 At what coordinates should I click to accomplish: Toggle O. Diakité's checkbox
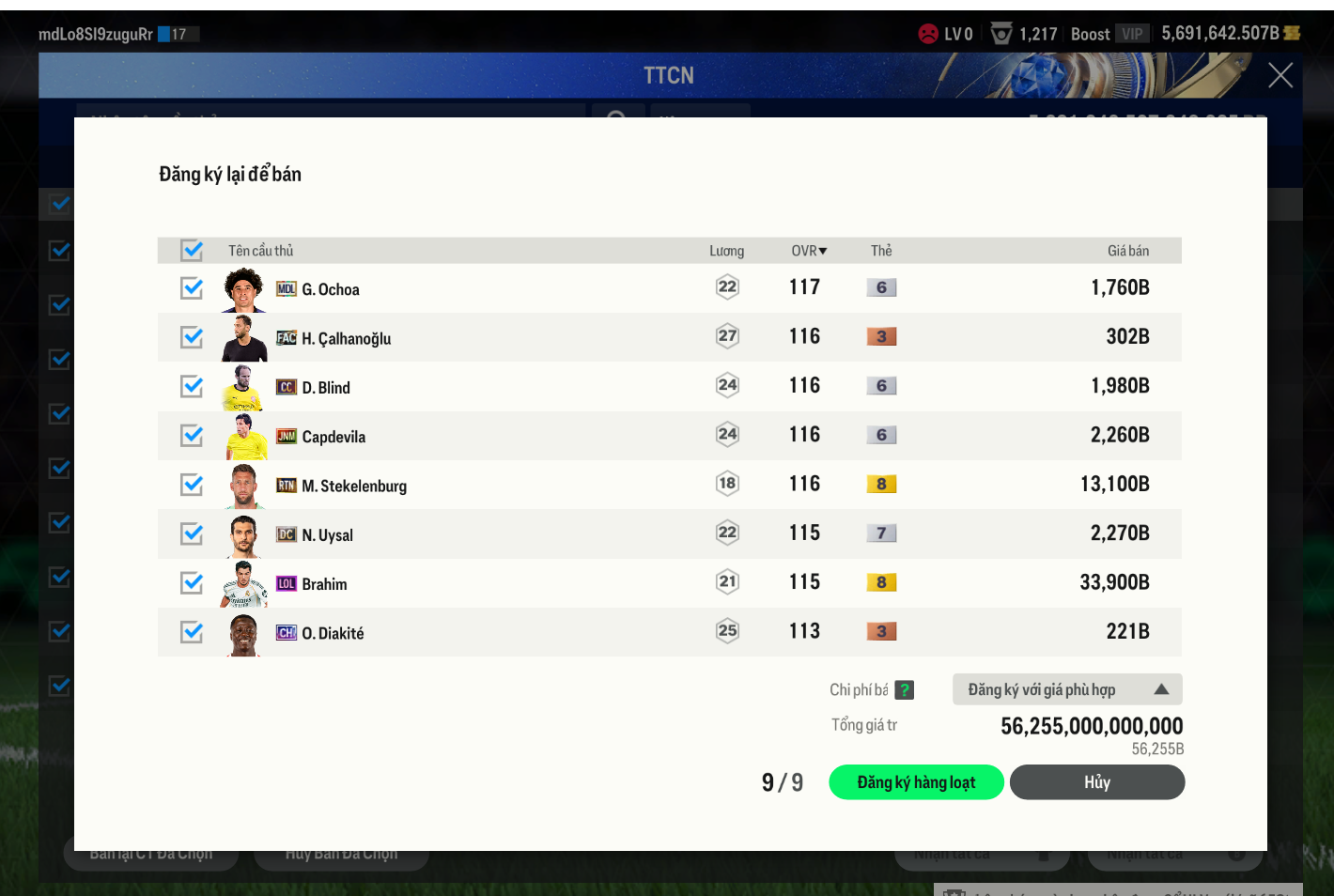pyautogui.click(x=192, y=632)
